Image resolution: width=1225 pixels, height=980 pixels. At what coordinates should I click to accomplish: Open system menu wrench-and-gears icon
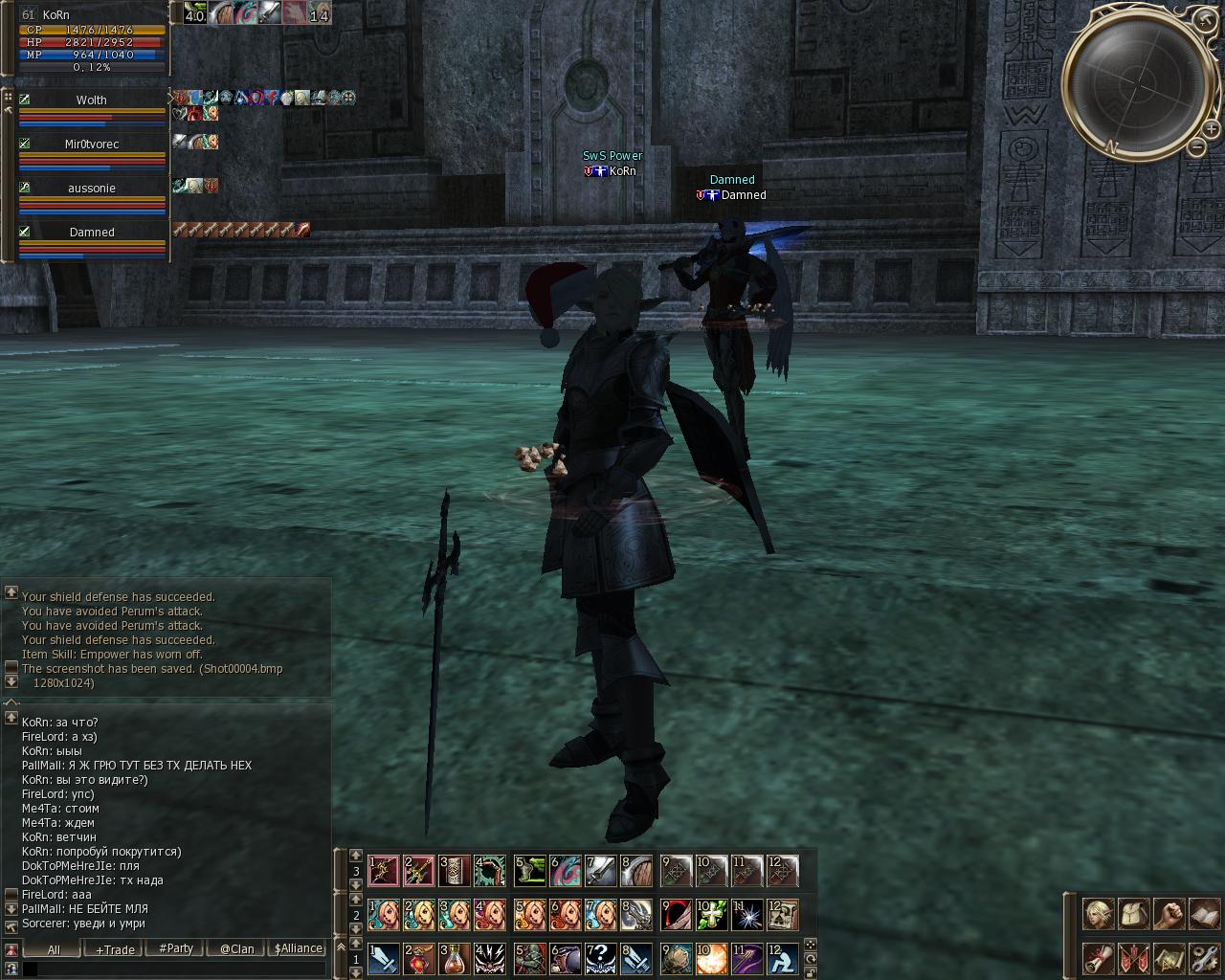click(1203, 958)
